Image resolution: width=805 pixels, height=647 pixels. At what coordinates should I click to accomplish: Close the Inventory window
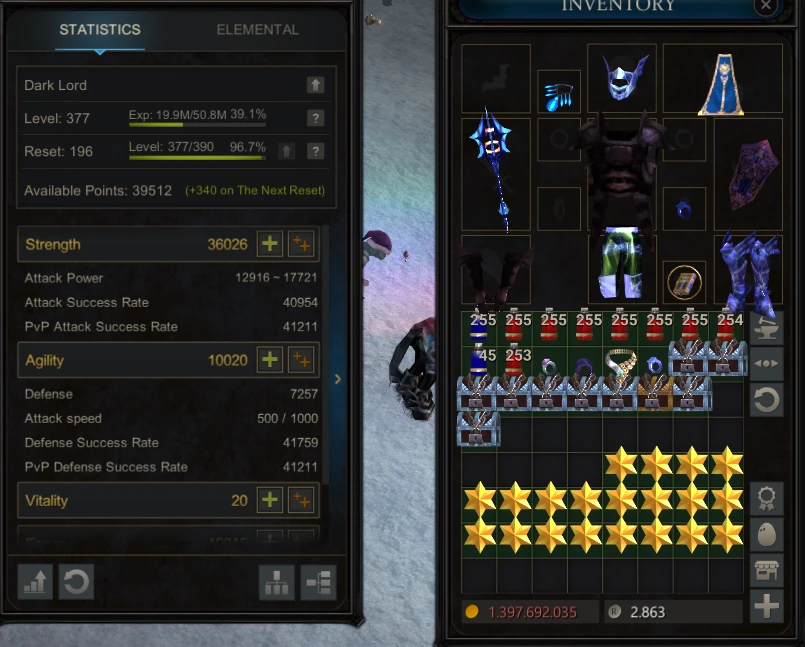pyautogui.click(x=766, y=6)
